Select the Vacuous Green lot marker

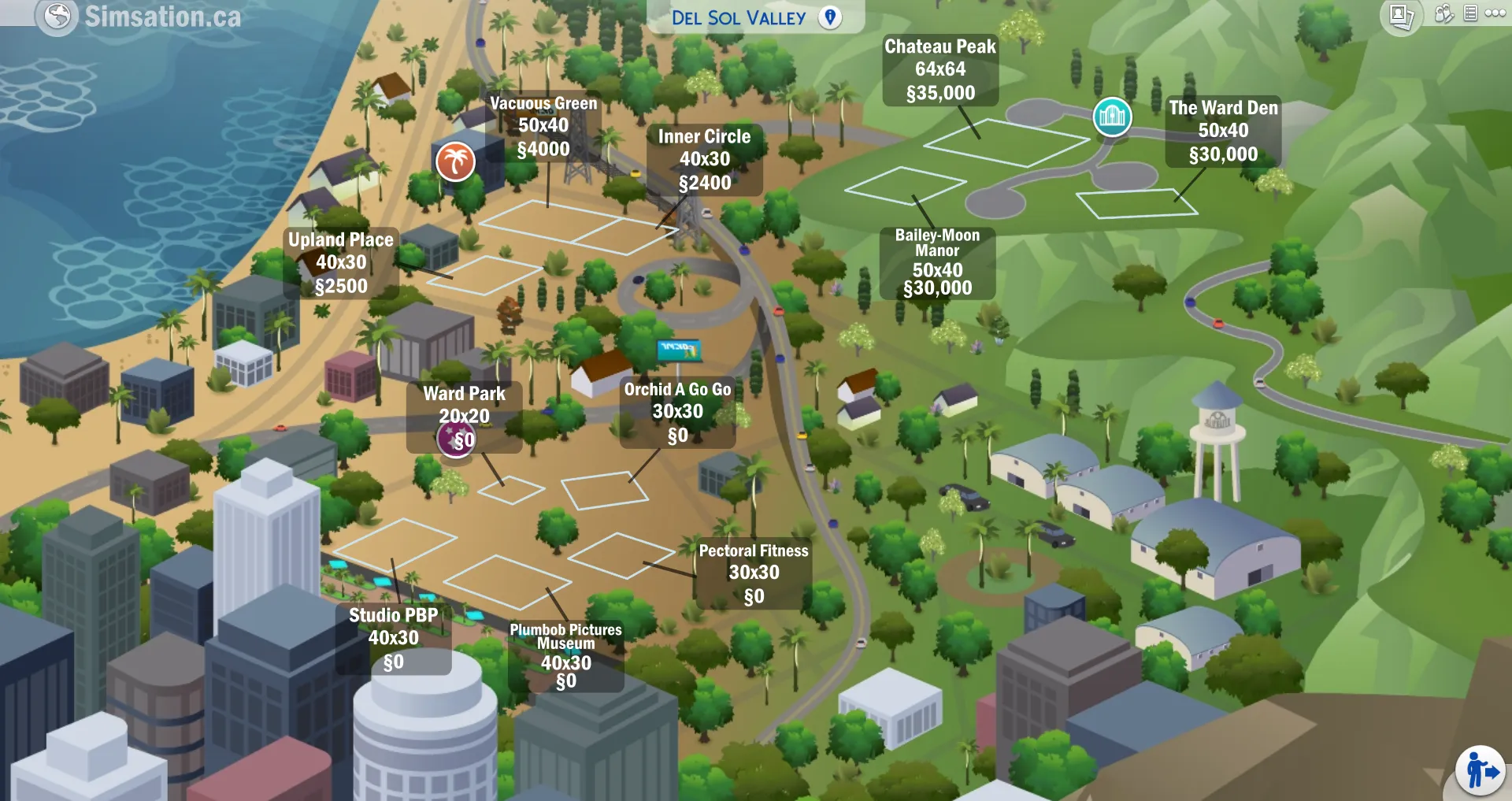[543, 126]
